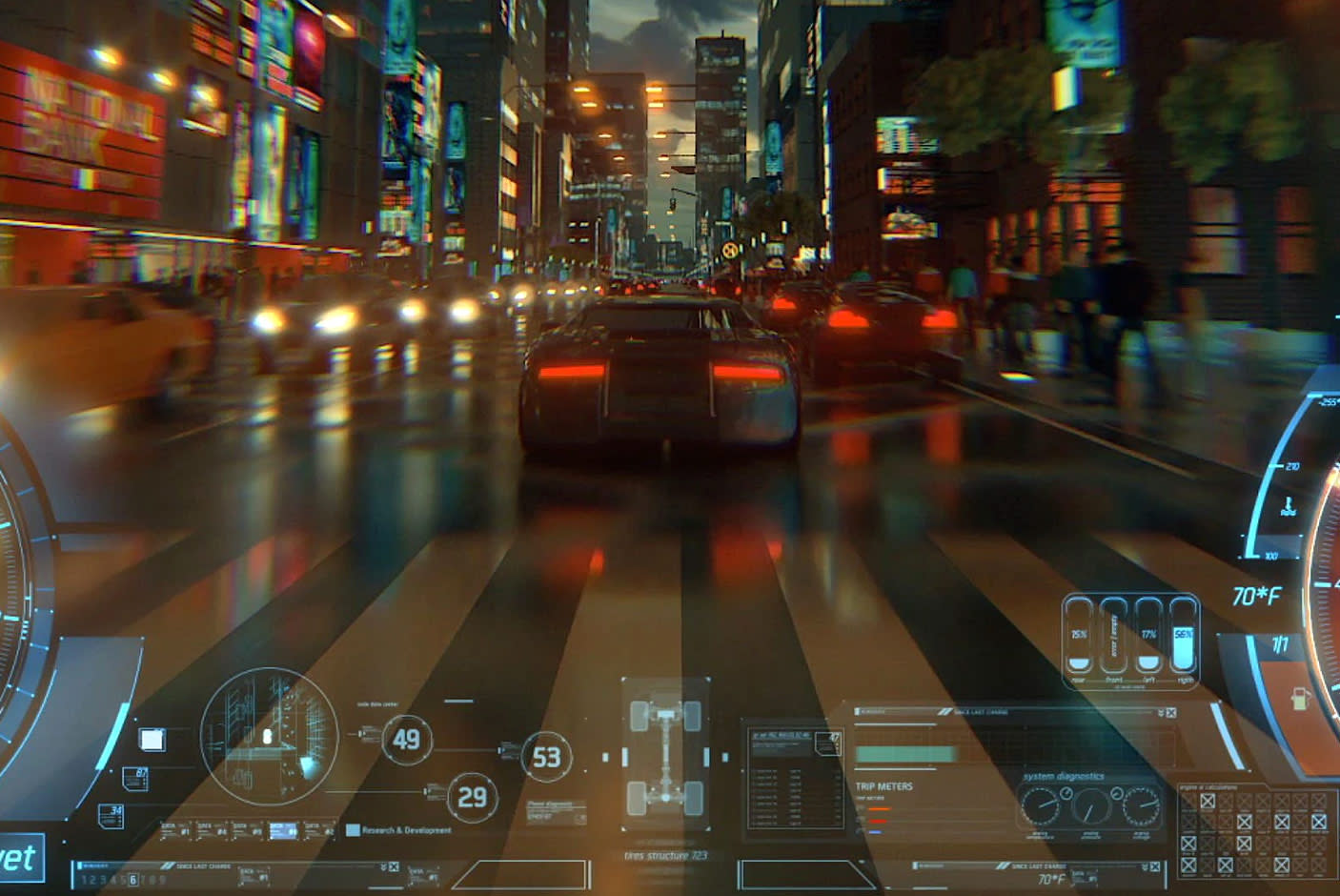Select the car chassis tire diagram
Screen dimensions: 1340x896
point(665,755)
